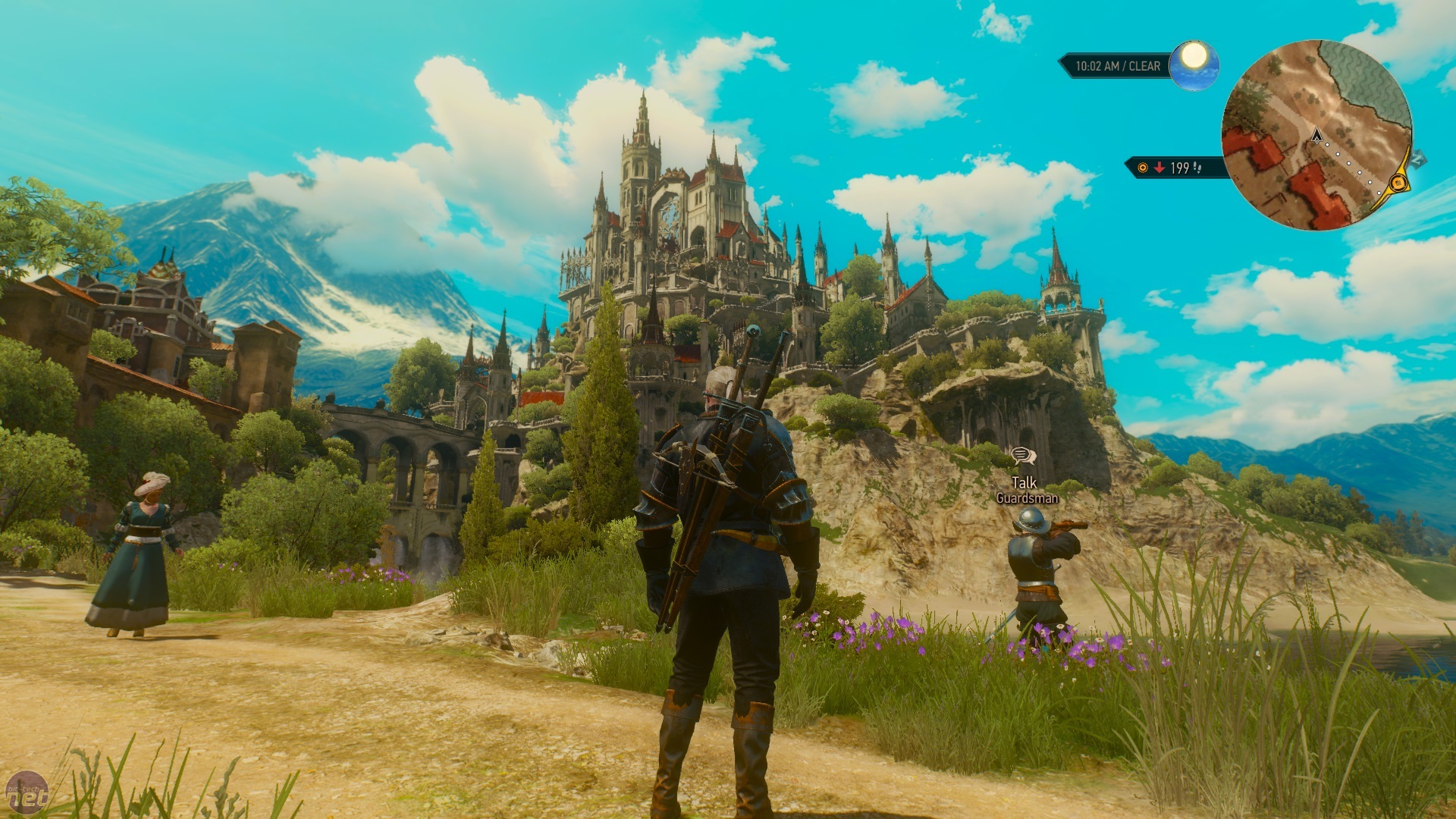Click the player arrow on the minimap
The image size is (1456, 819).
pyautogui.click(x=1316, y=136)
